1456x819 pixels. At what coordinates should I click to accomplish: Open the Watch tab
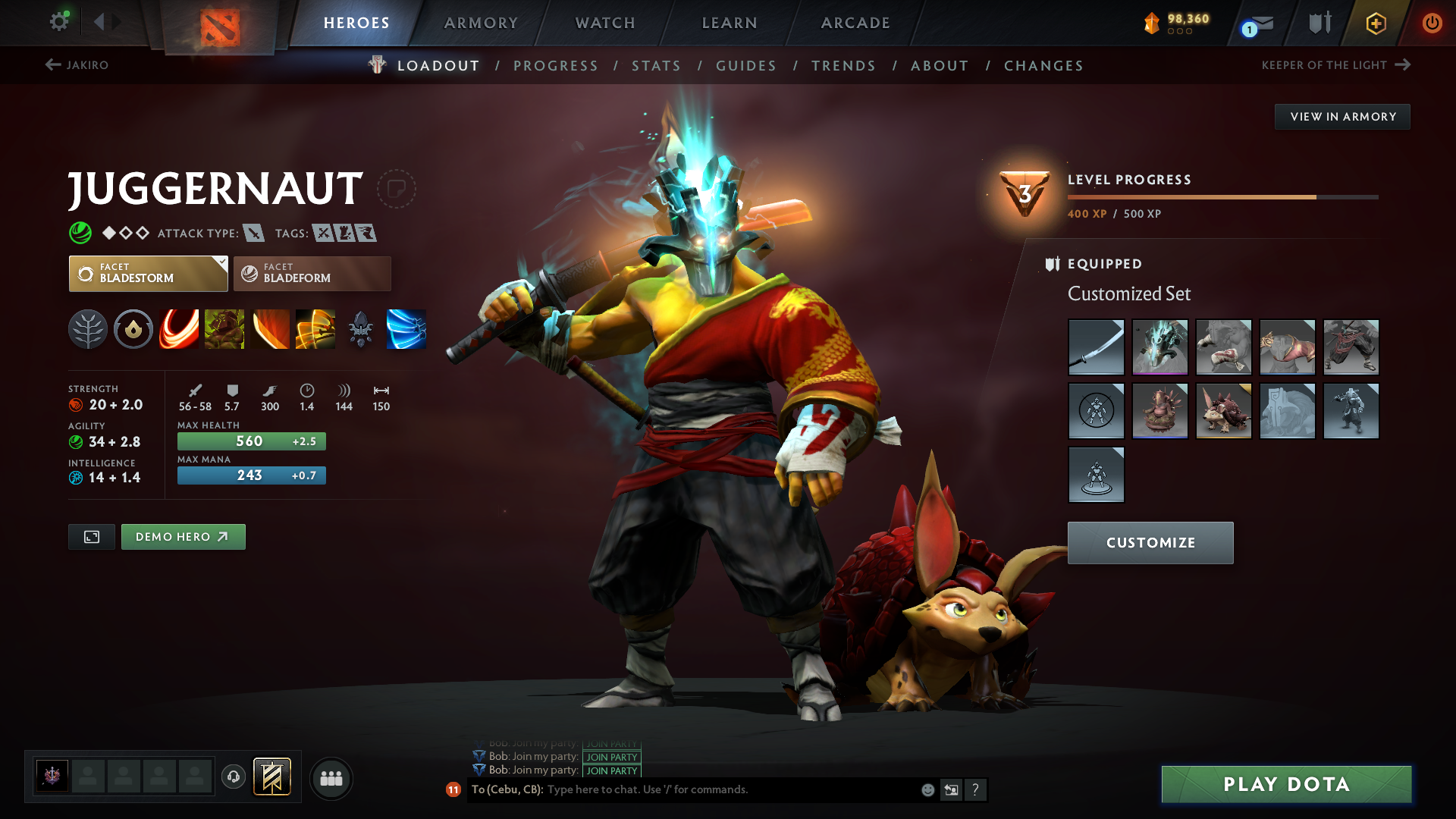tap(605, 23)
